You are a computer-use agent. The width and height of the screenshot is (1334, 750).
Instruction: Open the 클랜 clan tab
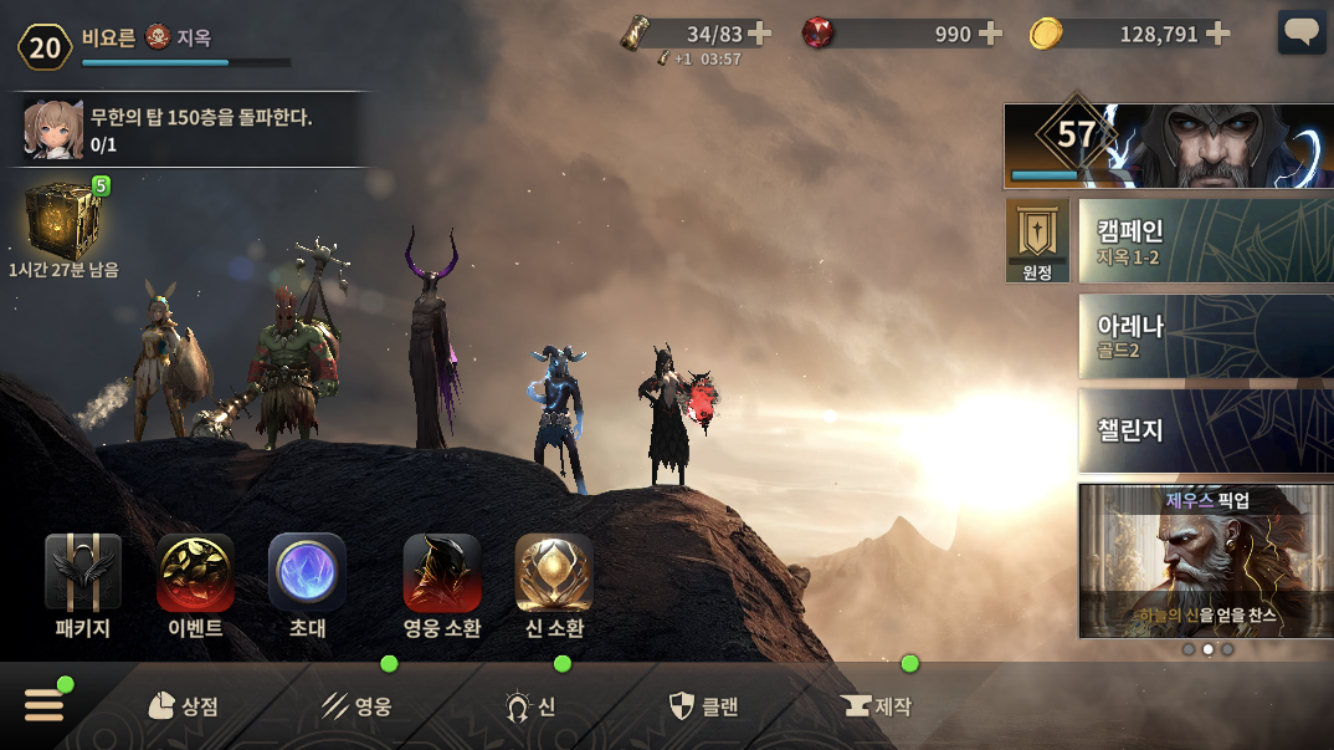[704, 707]
